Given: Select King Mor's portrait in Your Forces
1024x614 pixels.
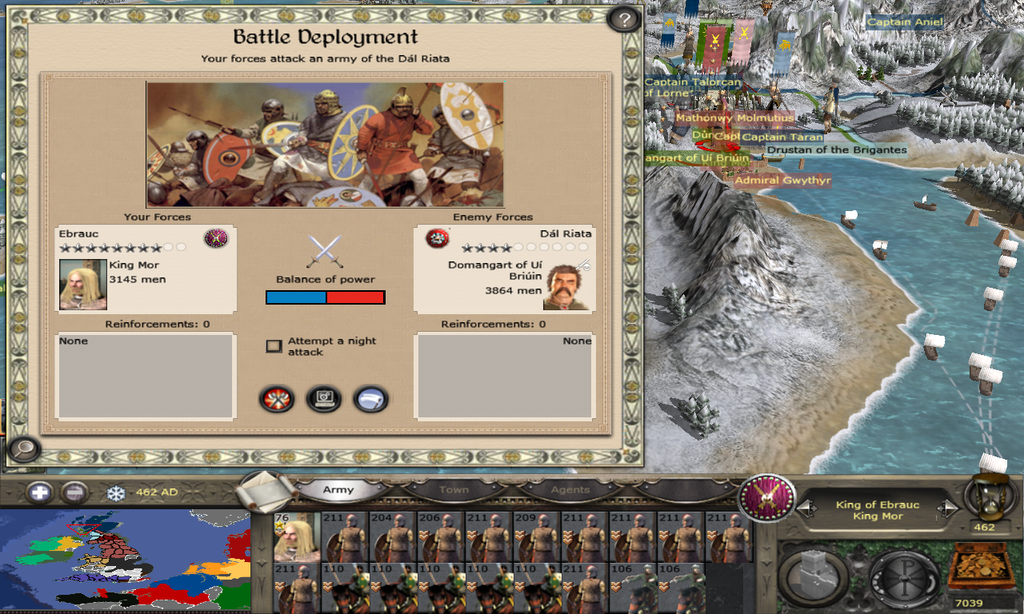Looking at the screenshot, I should click(83, 284).
